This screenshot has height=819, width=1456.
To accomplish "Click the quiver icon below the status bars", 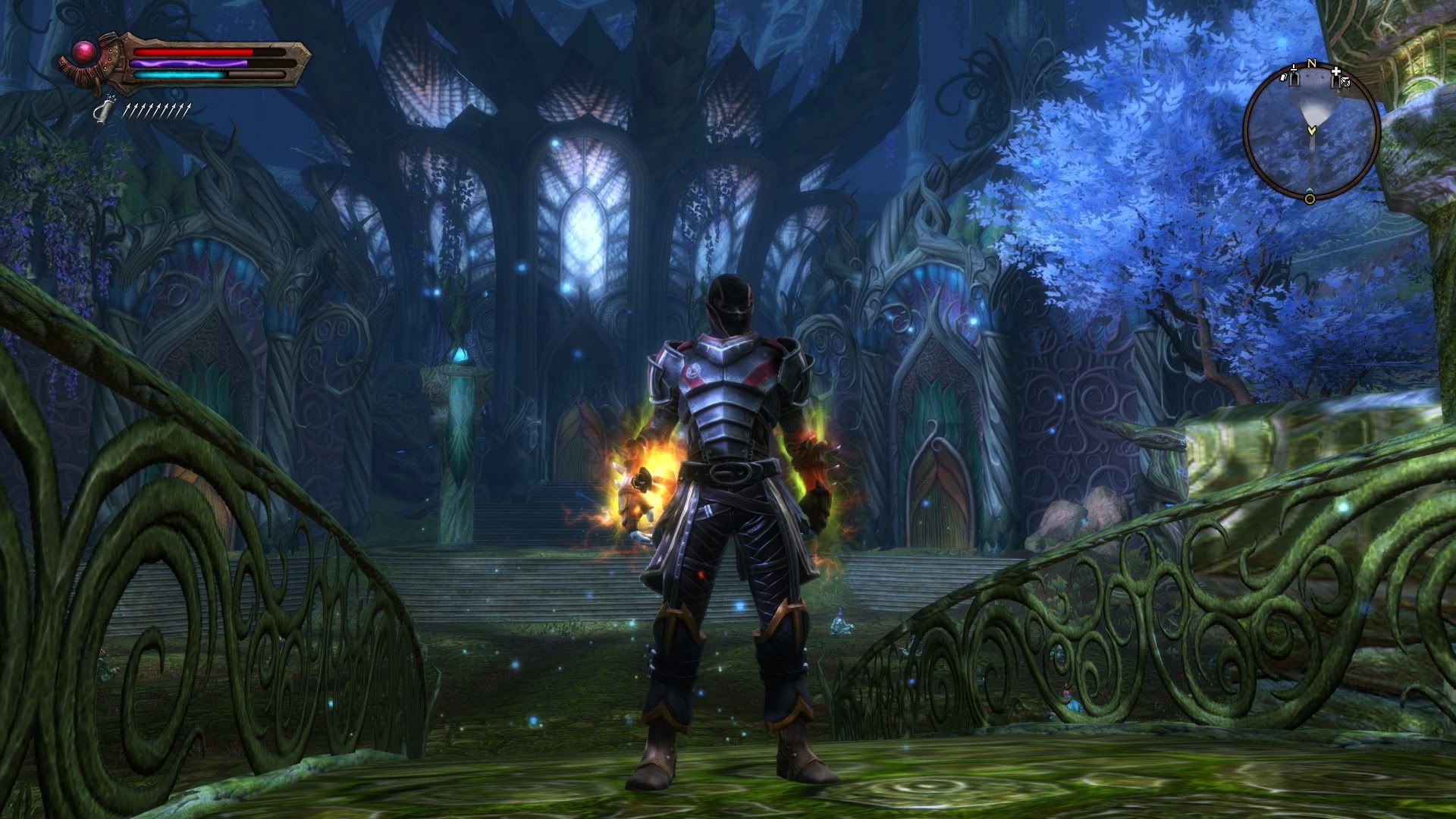I will click(99, 111).
